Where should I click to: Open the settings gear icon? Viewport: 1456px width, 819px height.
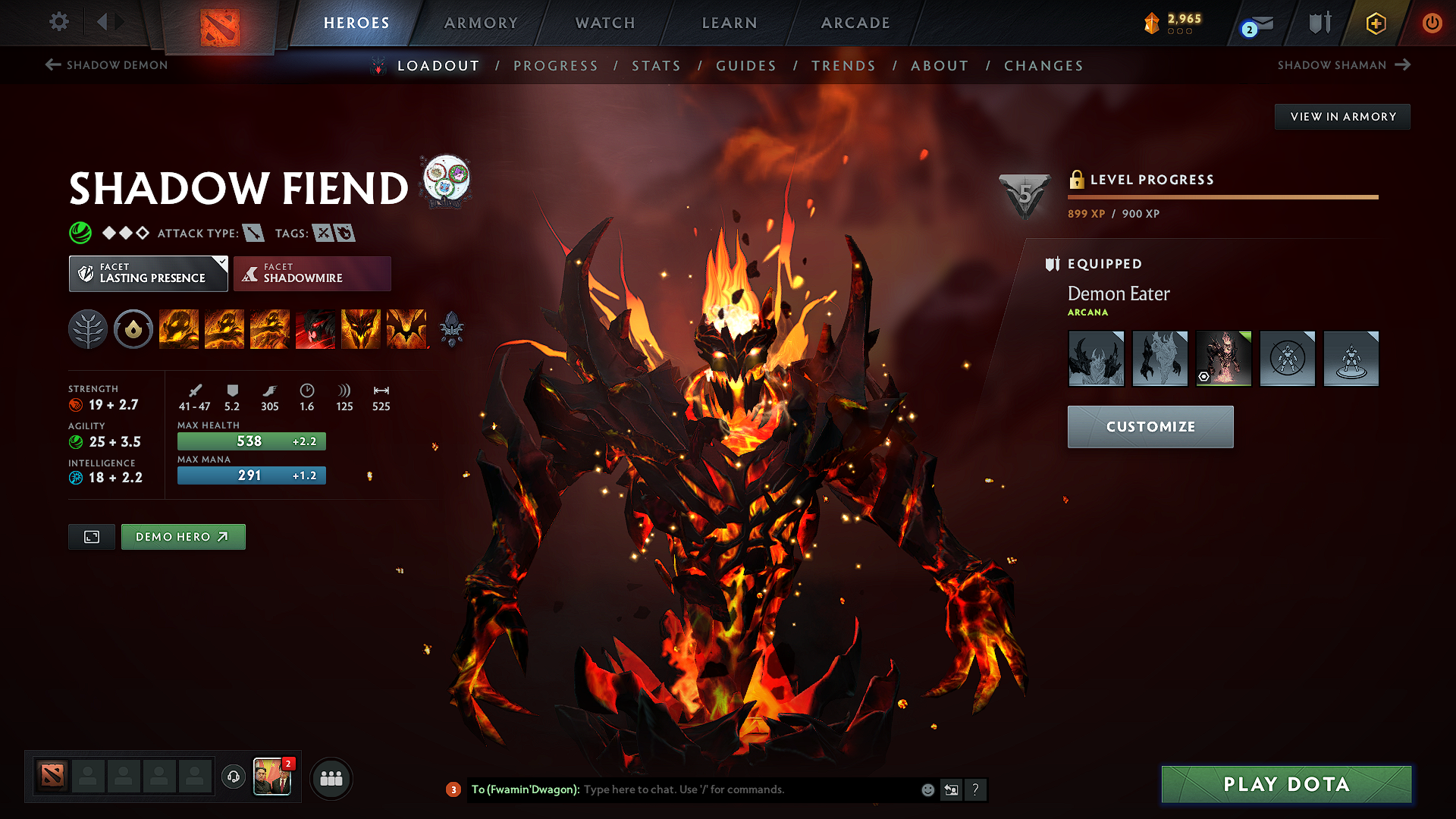(58, 22)
